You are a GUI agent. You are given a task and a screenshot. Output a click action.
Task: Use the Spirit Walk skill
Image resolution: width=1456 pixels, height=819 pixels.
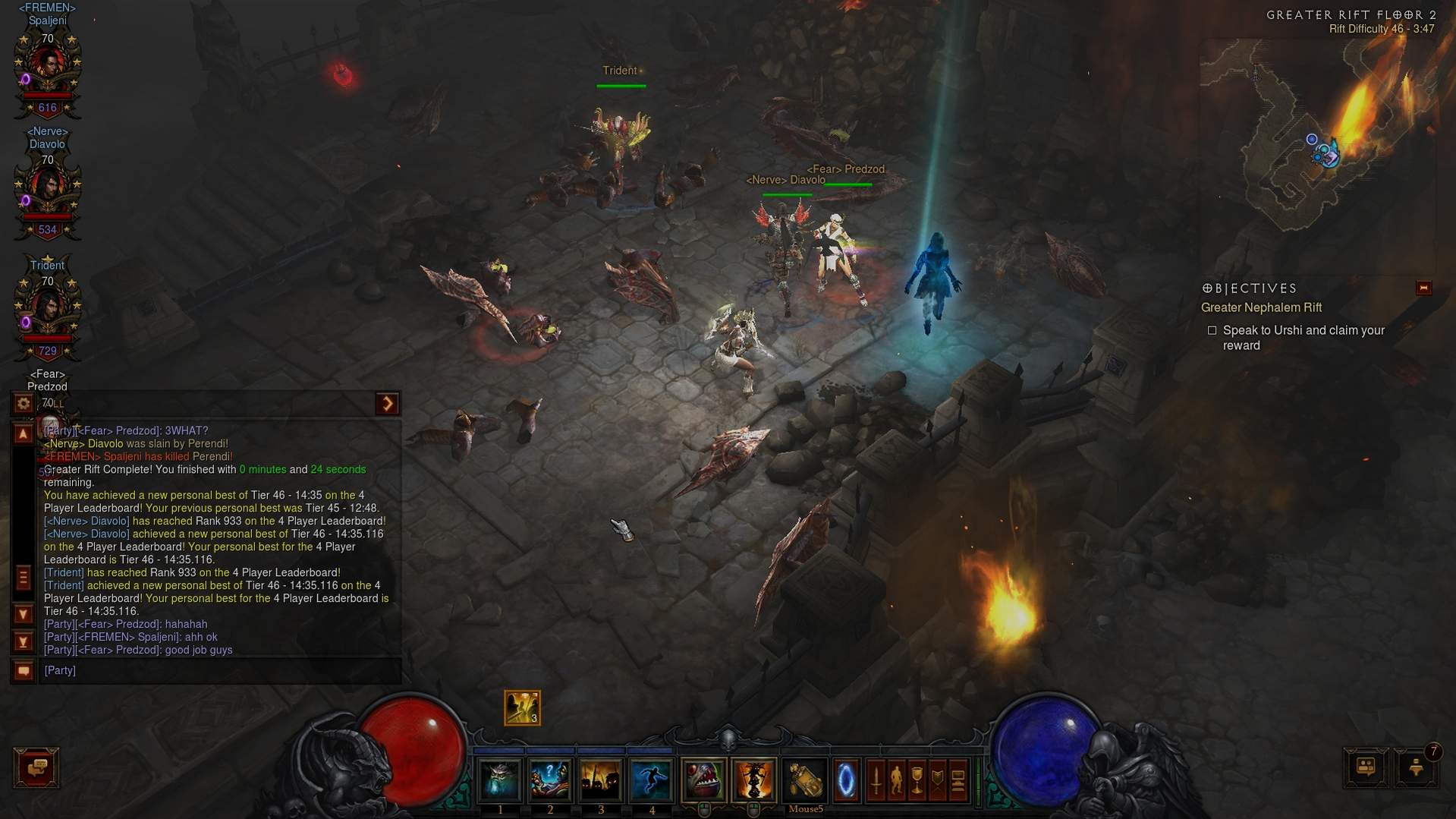point(651,780)
